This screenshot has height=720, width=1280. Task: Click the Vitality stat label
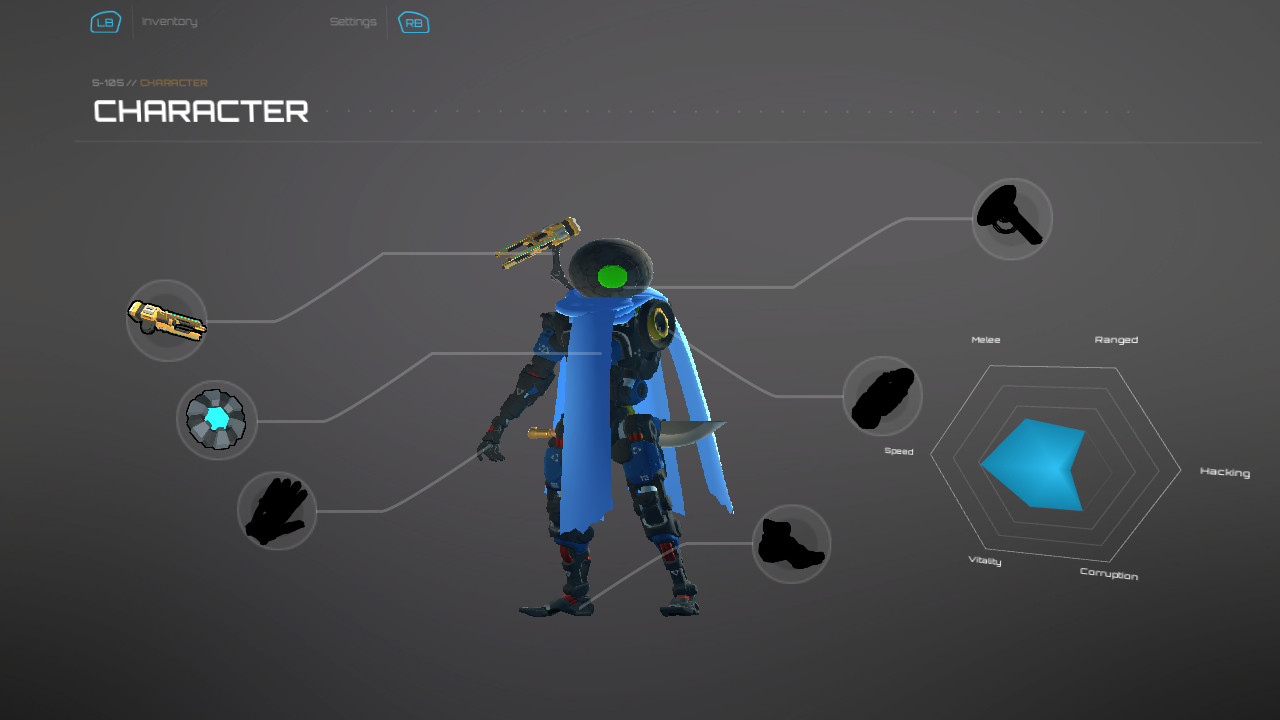(x=985, y=561)
